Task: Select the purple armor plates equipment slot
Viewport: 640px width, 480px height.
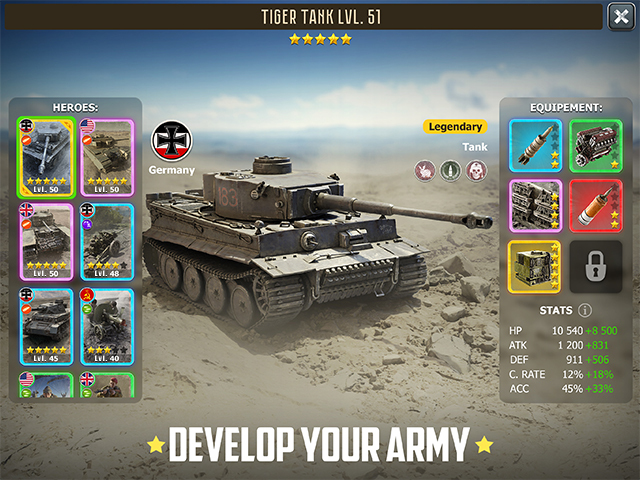Action: (535, 206)
